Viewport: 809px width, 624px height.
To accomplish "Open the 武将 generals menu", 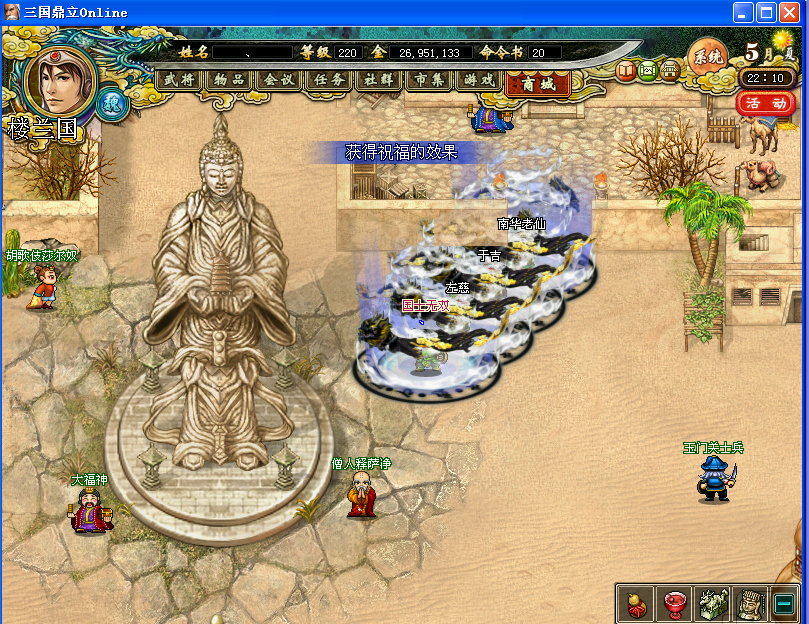I will click(x=180, y=80).
